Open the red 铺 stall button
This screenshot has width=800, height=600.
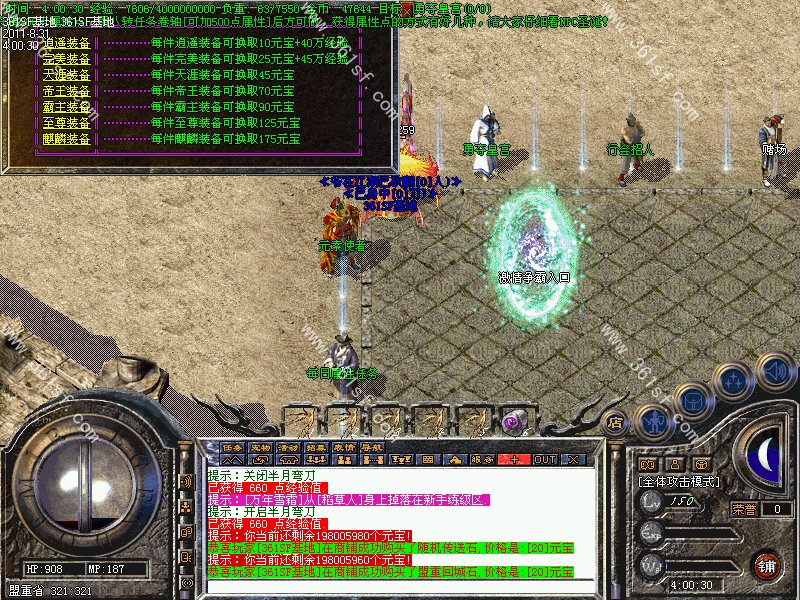[767, 564]
